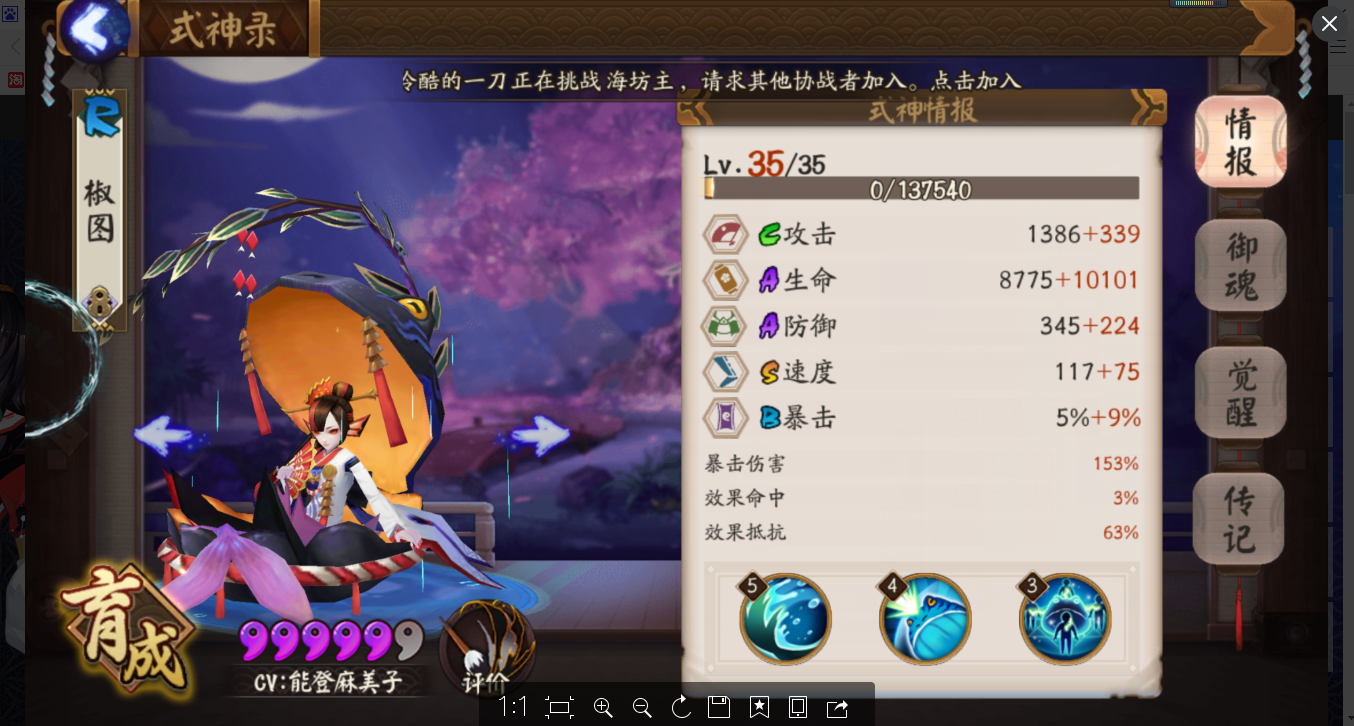Zoom out using the viewer magnifier minus
The height and width of the screenshot is (726, 1354).
pos(642,708)
